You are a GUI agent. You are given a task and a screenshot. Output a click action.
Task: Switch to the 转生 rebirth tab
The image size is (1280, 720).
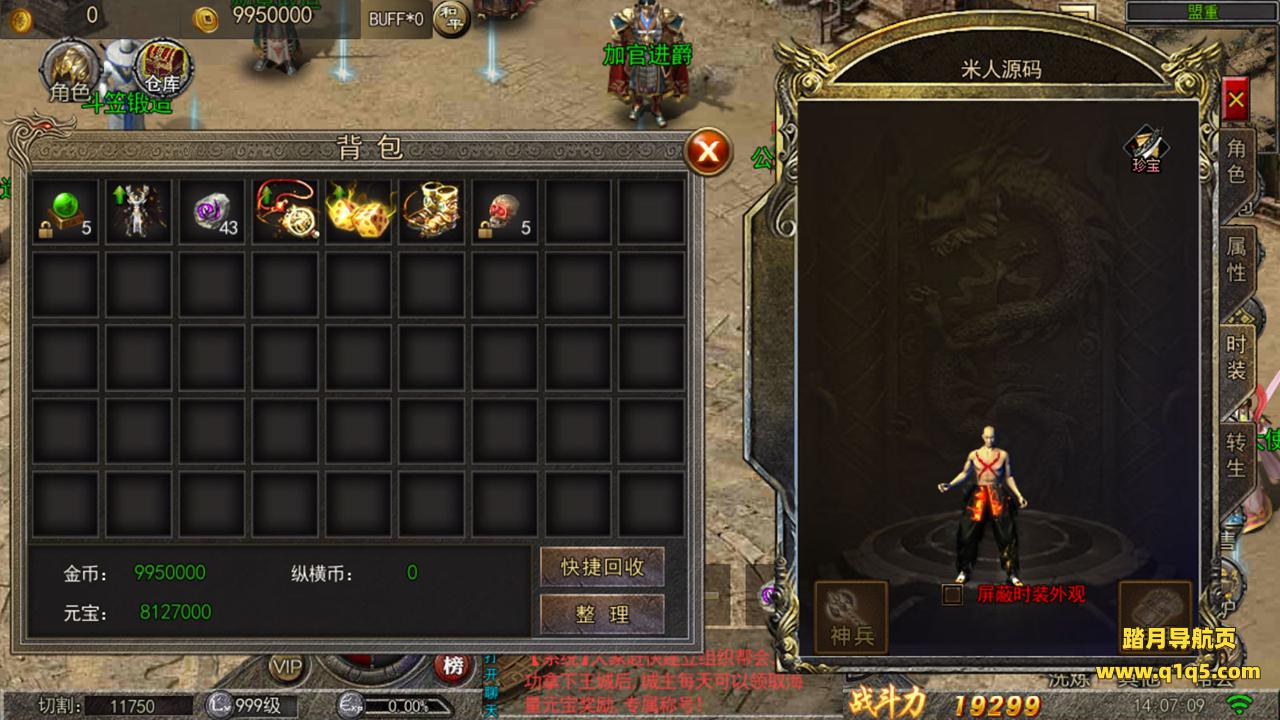pyautogui.click(x=1237, y=454)
